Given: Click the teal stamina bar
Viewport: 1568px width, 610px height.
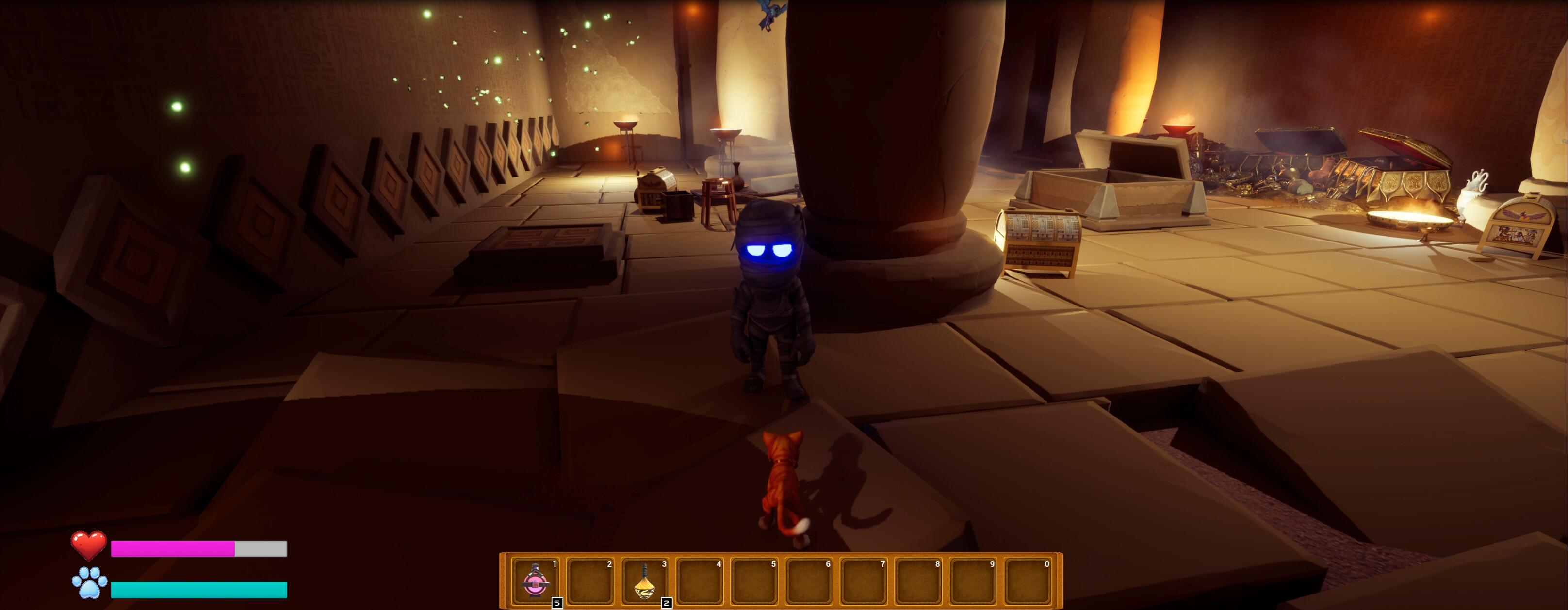Looking at the screenshot, I should tap(201, 589).
